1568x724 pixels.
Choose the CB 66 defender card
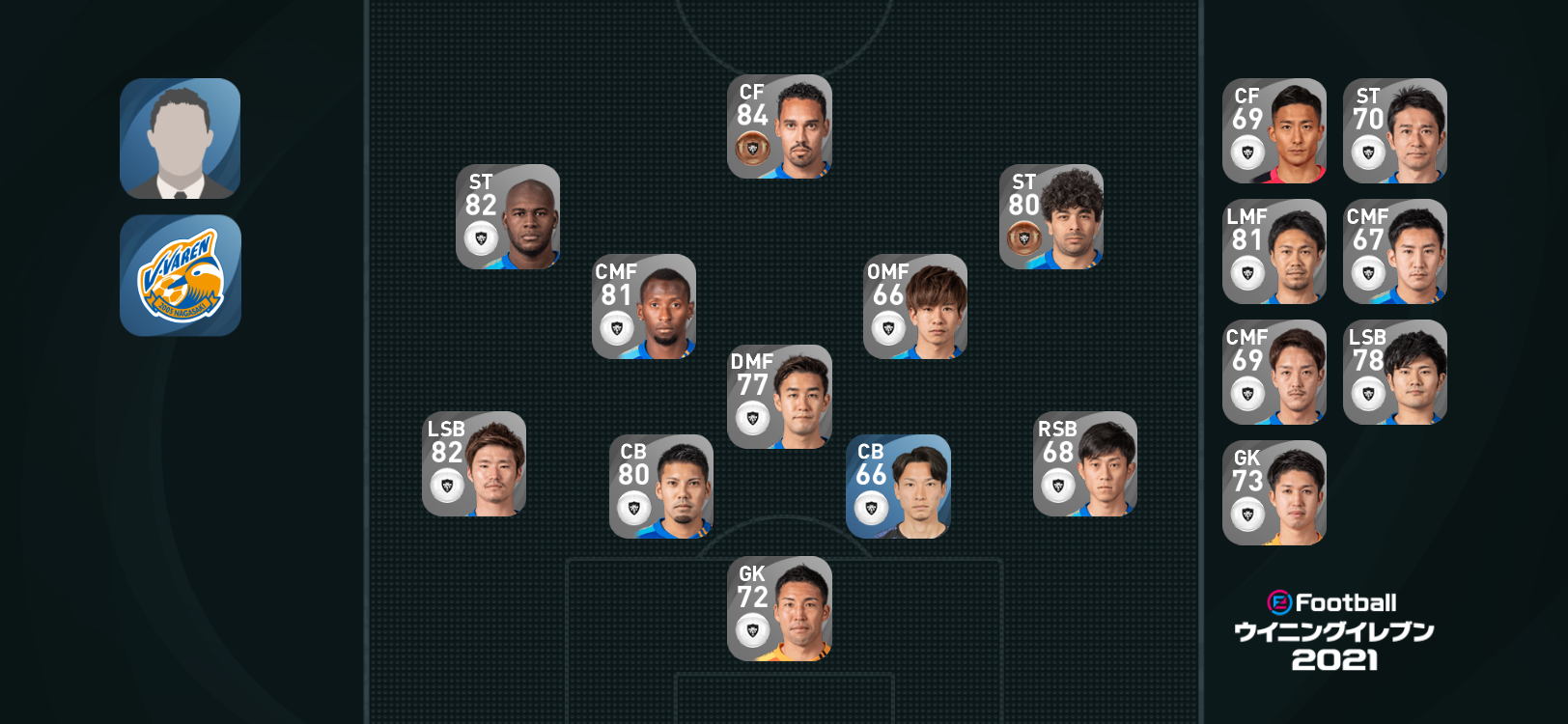[x=898, y=486]
